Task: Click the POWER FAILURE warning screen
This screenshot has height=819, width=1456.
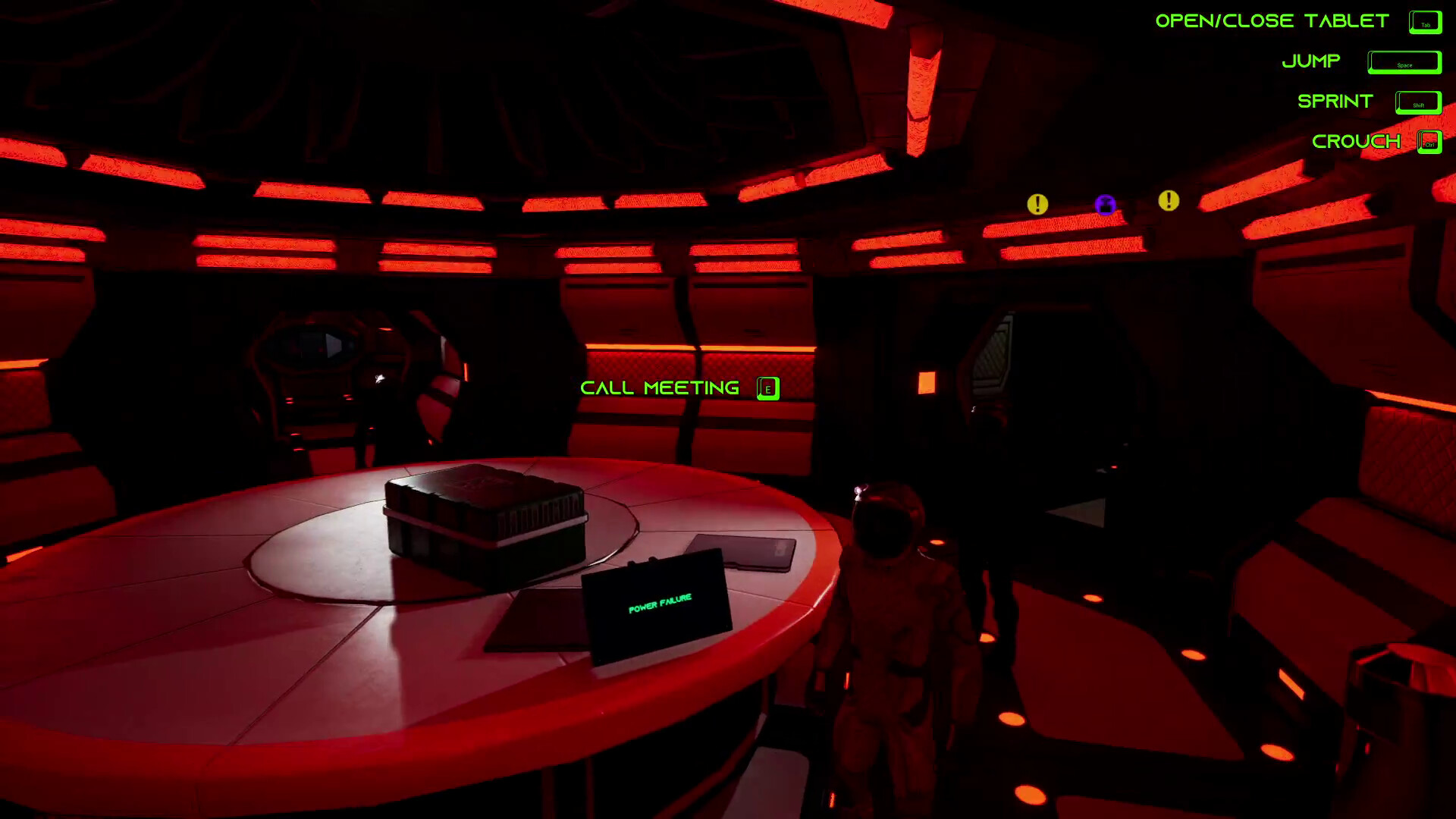Action: (660, 599)
